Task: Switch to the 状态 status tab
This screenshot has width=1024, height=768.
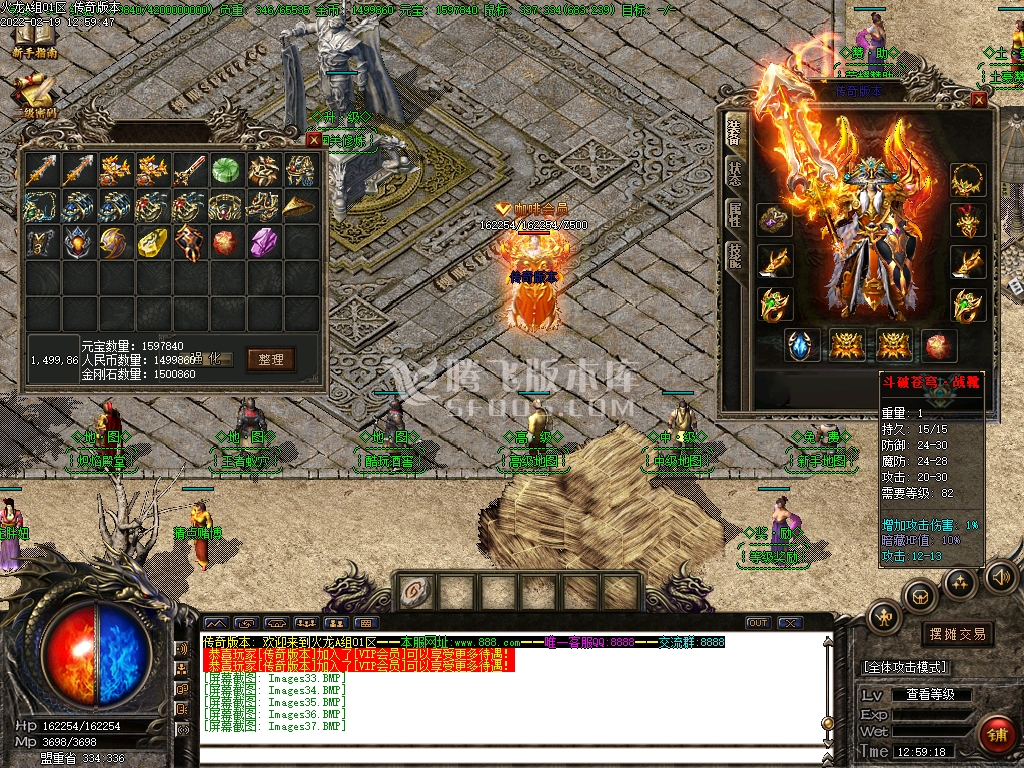Action: pos(735,172)
